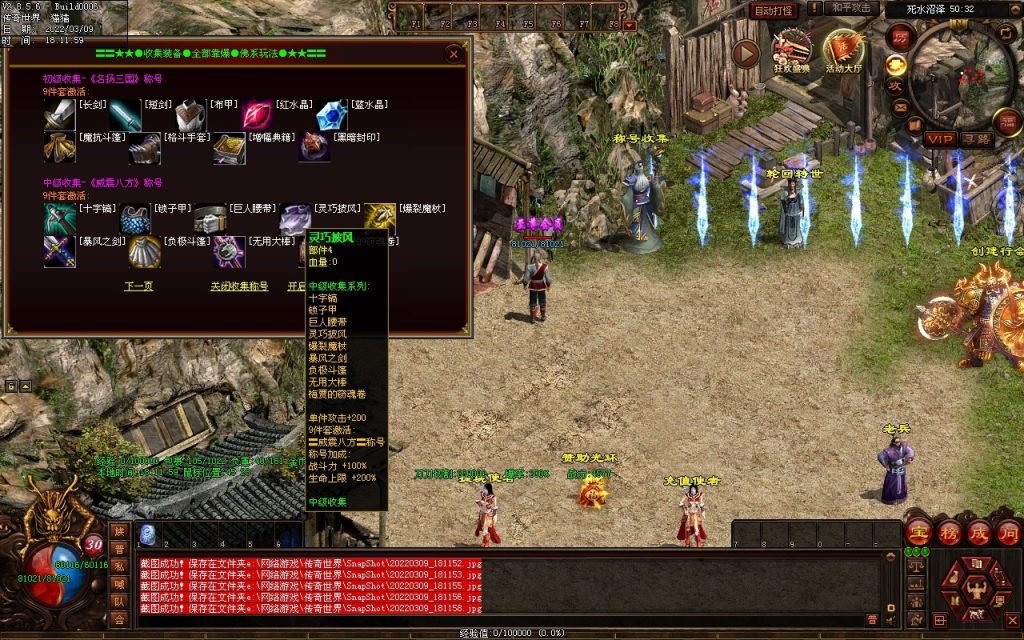Choose the long sword (长剑) icon
This screenshot has width=1024, height=640.
tap(58, 116)
